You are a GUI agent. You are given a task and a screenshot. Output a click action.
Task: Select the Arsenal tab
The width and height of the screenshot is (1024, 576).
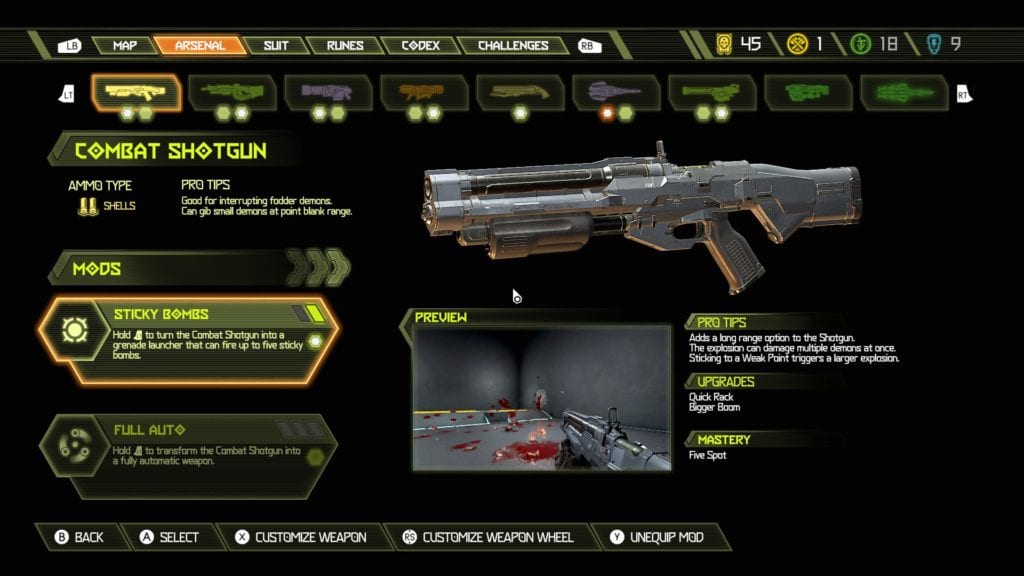[x=200, y=45]
